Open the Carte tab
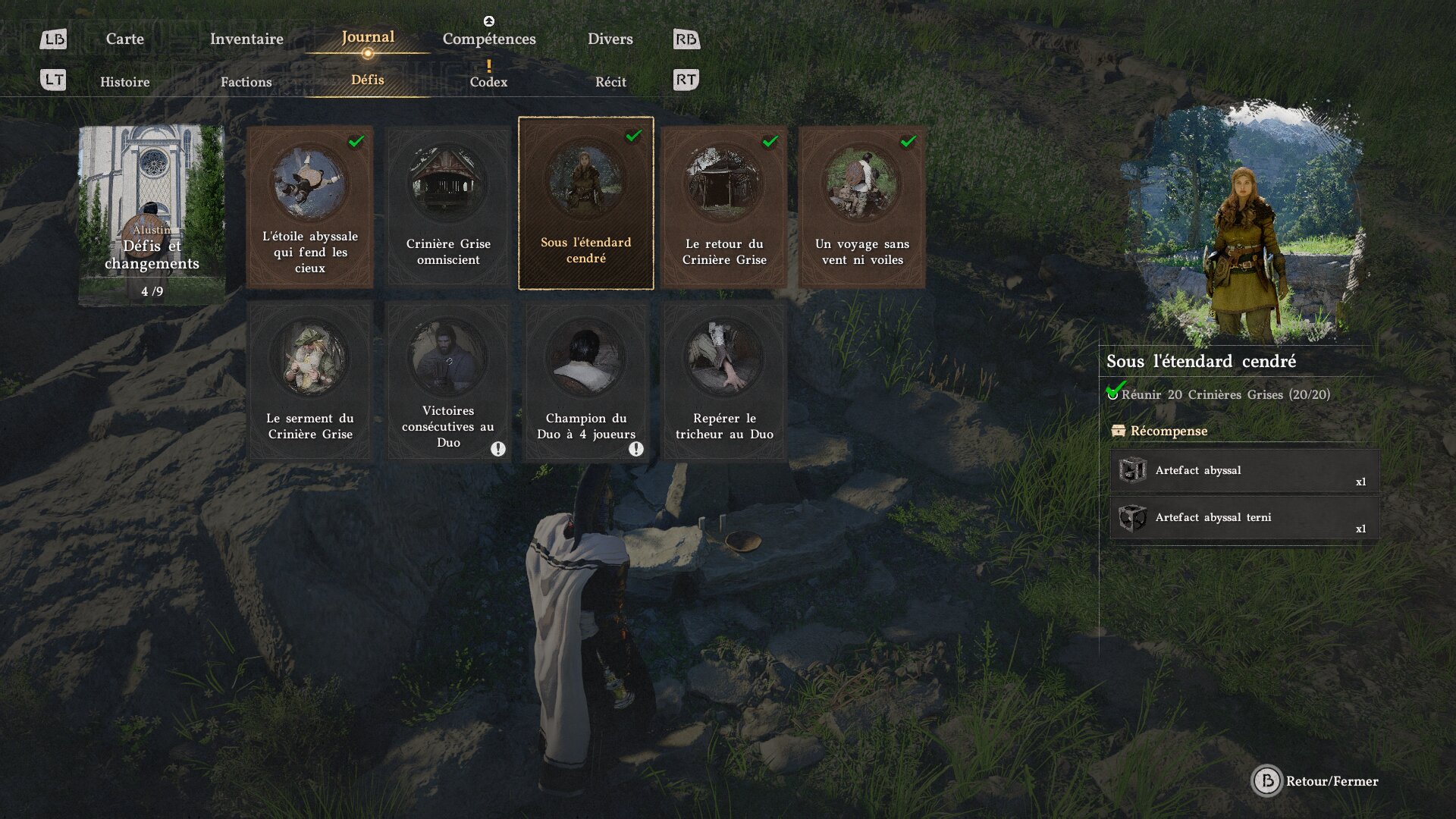The height and width of the screenshot is (819, 1456). [125, 39]
